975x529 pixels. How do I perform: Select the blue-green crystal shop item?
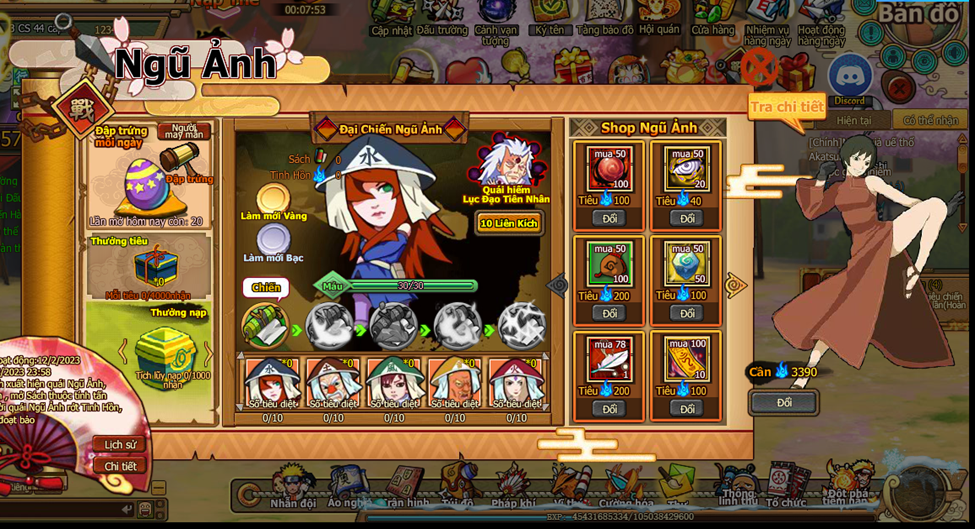[686, 264]
